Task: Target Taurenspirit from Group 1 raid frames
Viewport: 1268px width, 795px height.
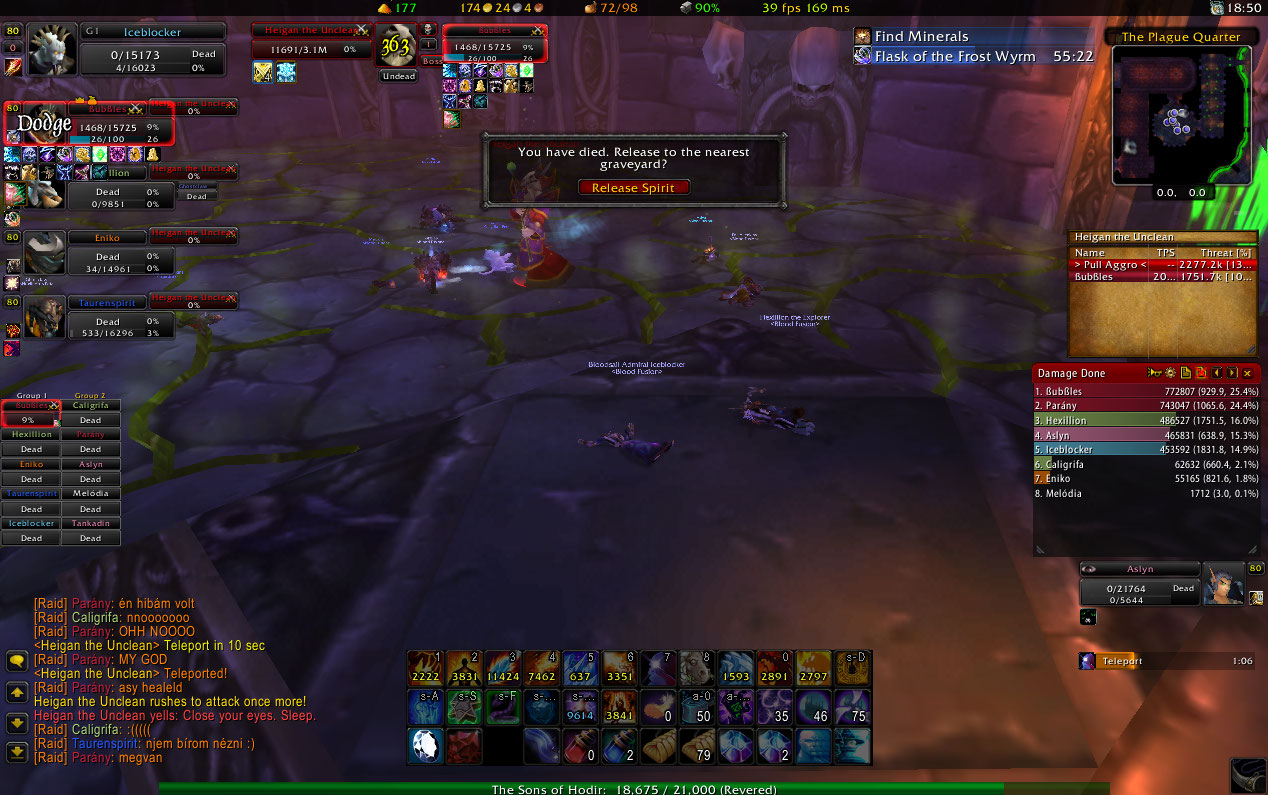Action: click(x=31, y=494)
